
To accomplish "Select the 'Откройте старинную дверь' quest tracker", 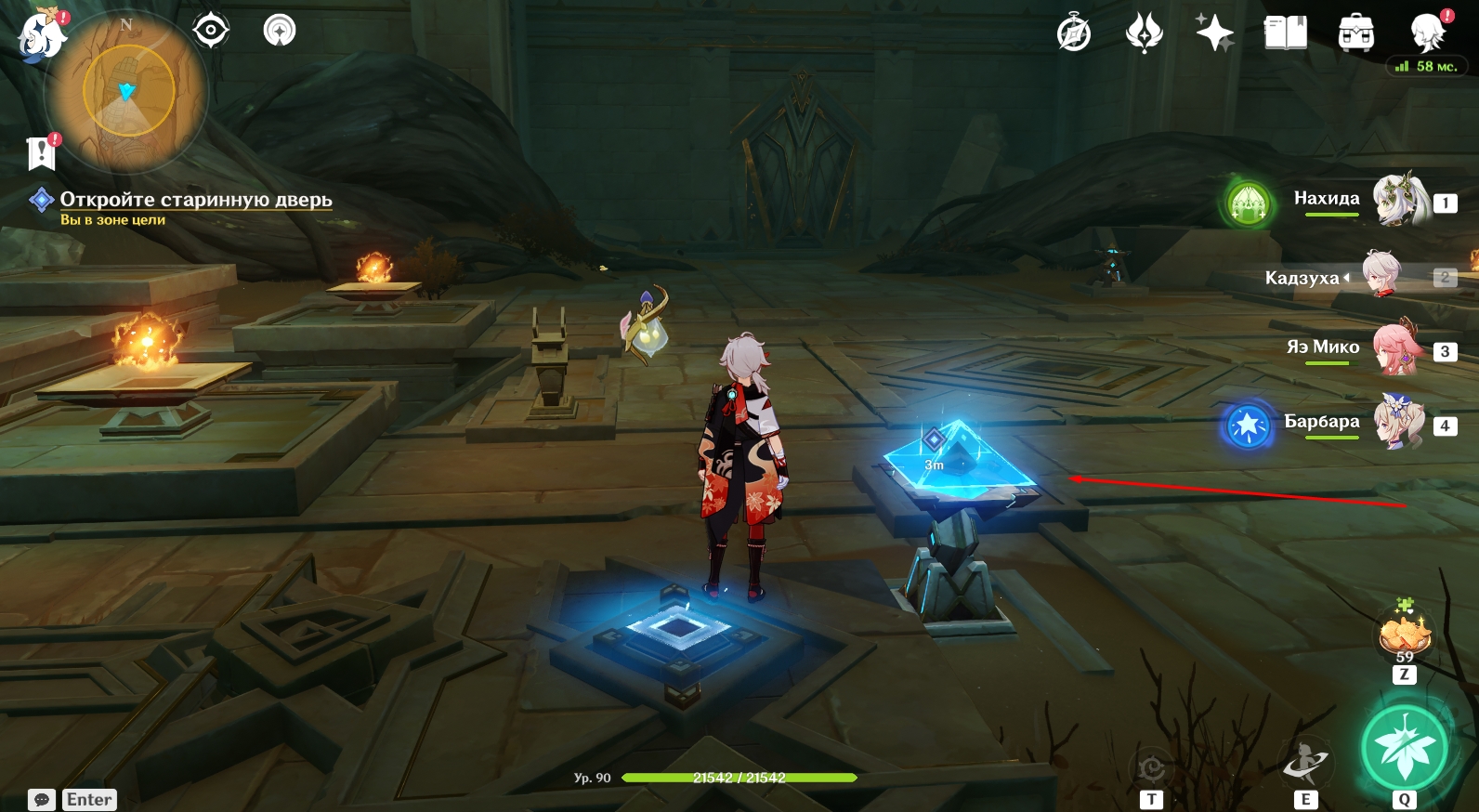I will tap(195, 200).
